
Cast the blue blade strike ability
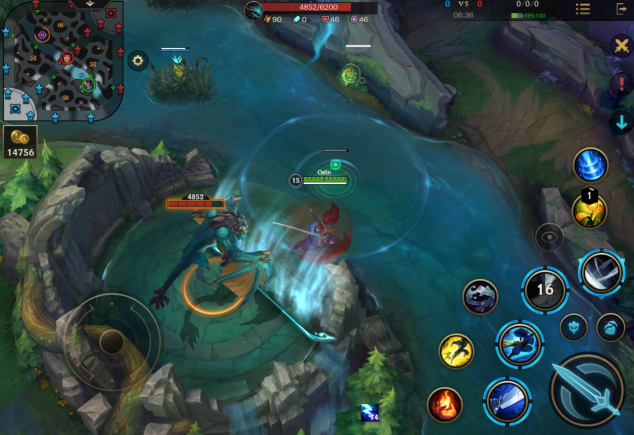tap(505, 401)
